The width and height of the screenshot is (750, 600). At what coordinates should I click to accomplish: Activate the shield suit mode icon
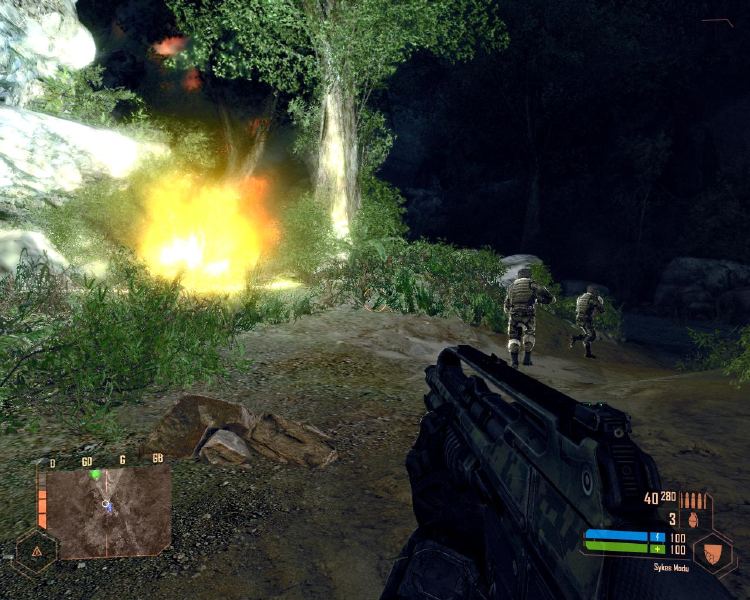tap(715, 550)
